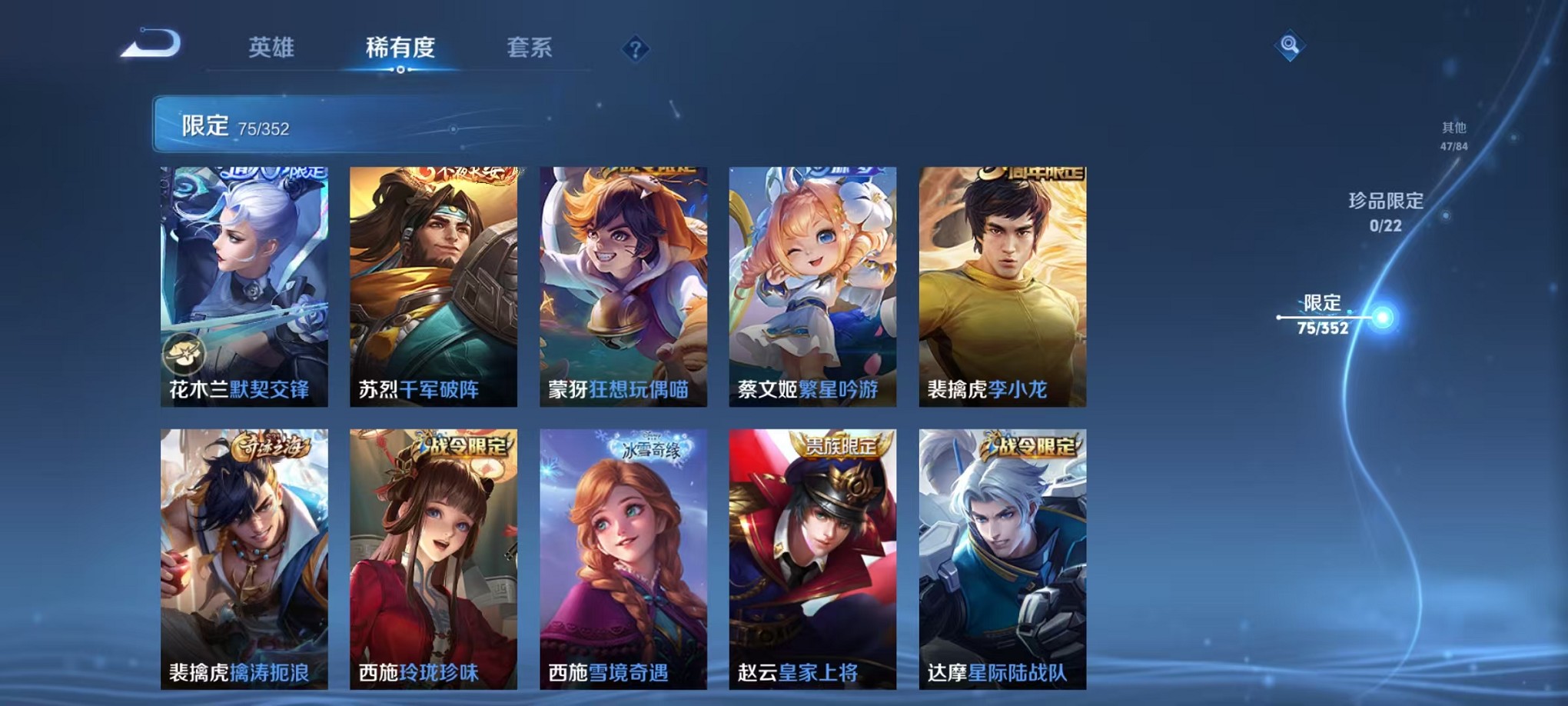
Task: Switch to the 英雄 tab
Action: [270, 48]
